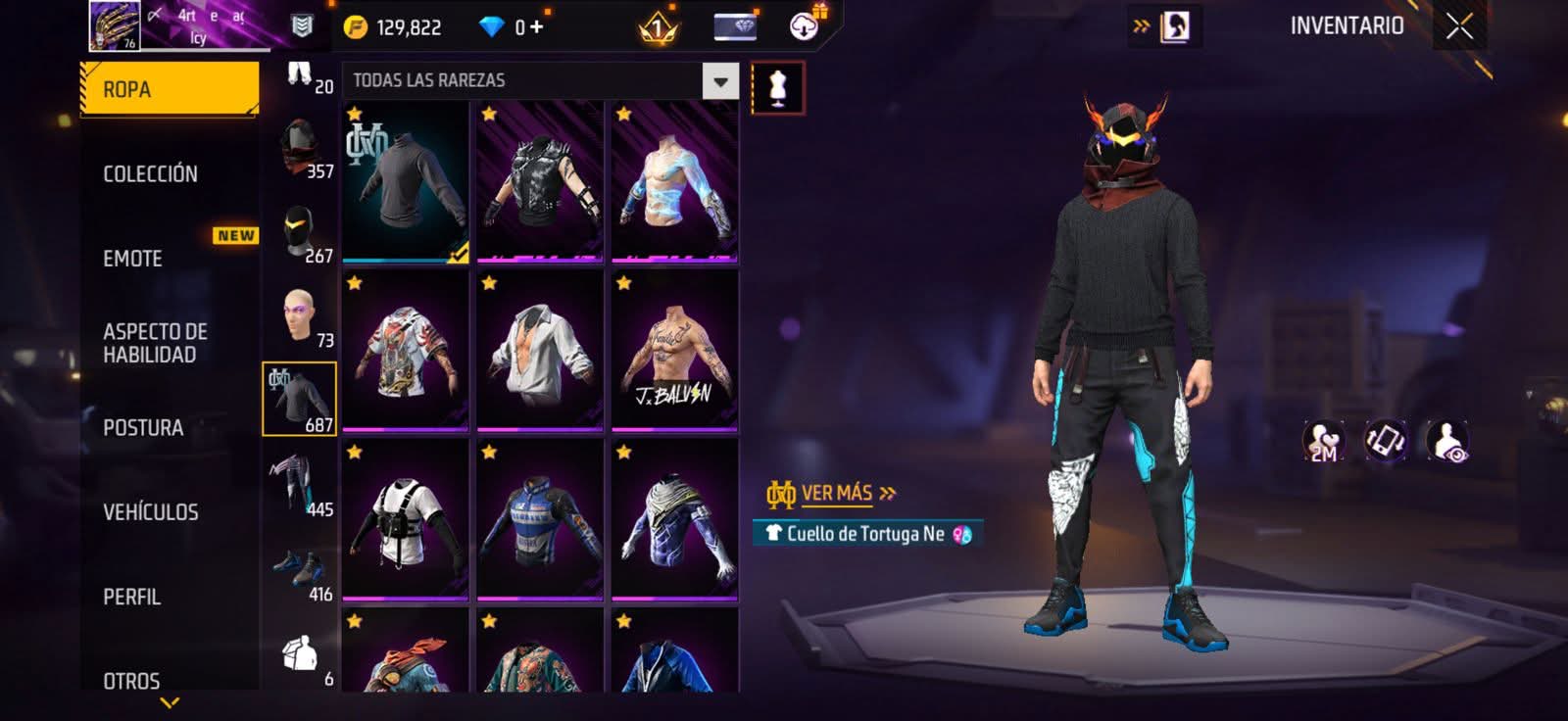Open the Vehículos category
1568x721 pixels.
point(151,512)
